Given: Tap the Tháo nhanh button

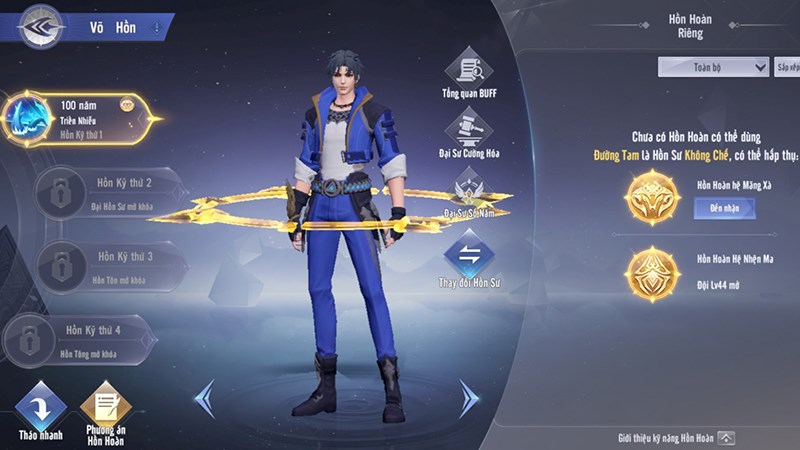Looking at the screenshot, I should tap(41, 411).
